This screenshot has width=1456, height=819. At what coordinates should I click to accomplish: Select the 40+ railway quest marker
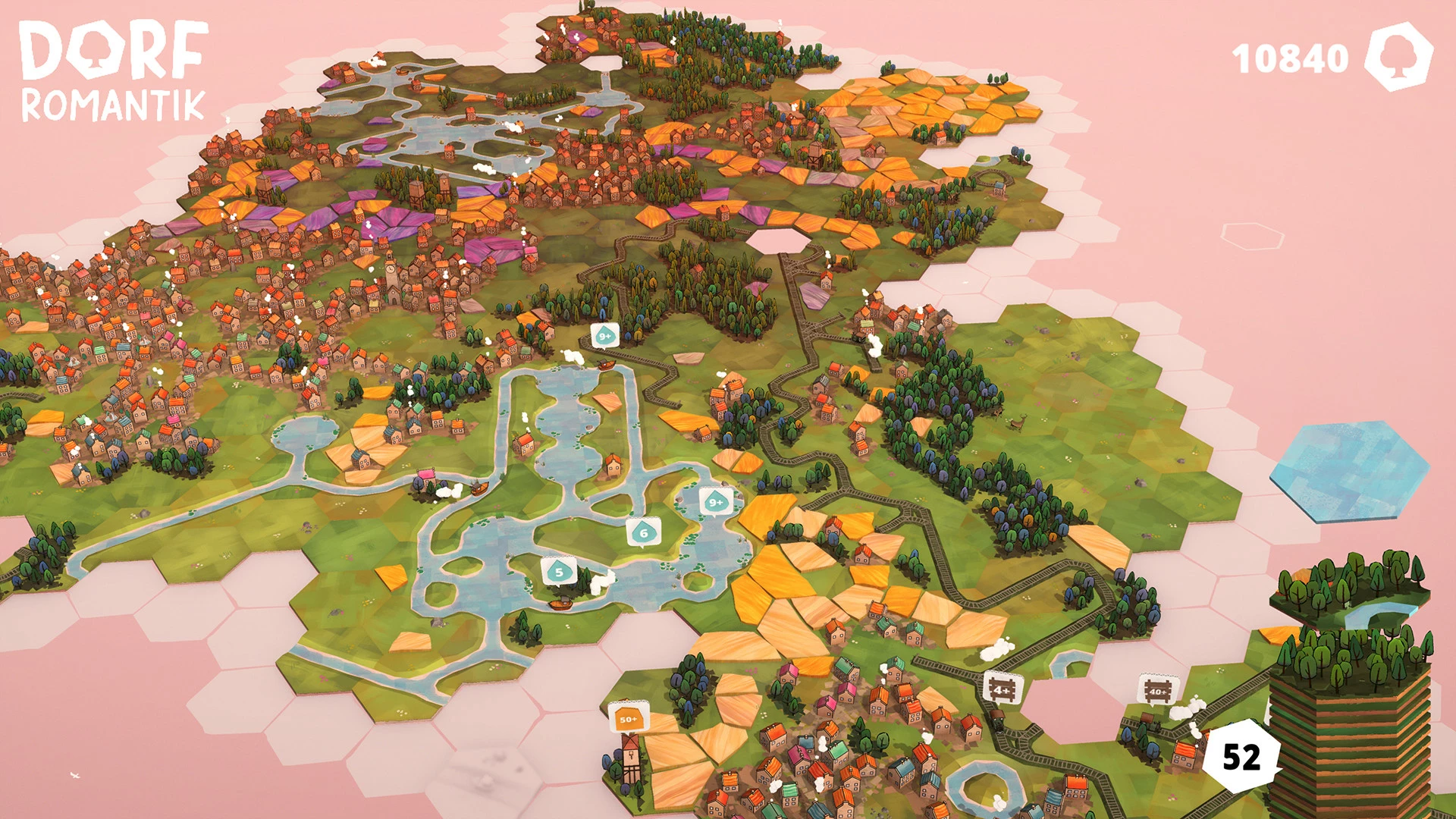[x=1158, y=690]
